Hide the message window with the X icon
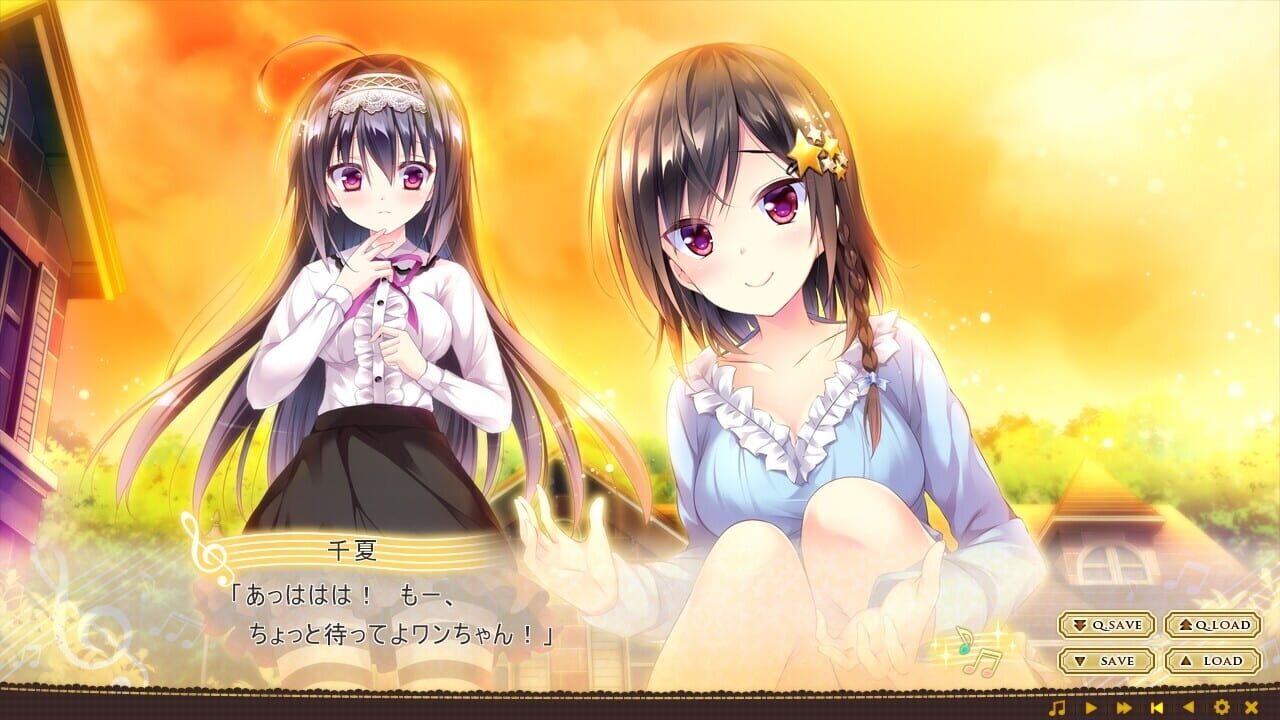1280x720 pixels. (x=1251, y=707)
